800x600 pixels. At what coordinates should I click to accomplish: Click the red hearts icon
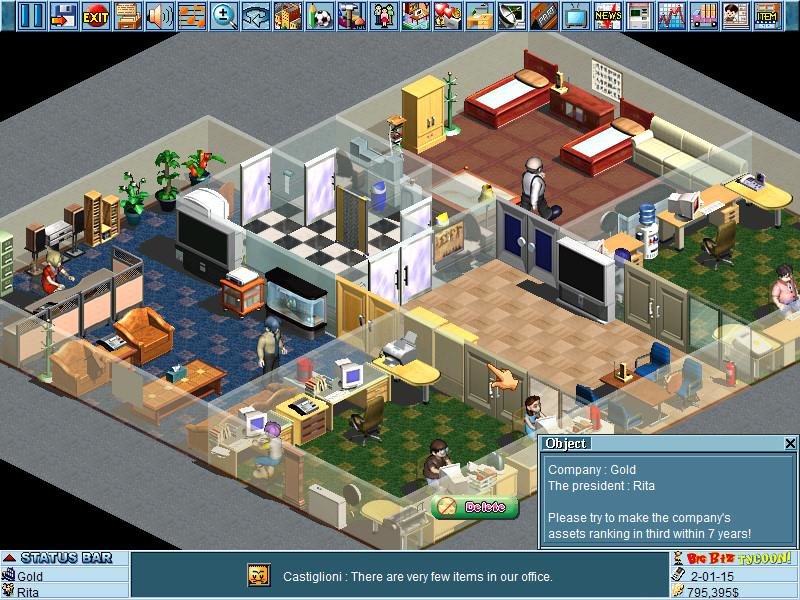(448, 15)
